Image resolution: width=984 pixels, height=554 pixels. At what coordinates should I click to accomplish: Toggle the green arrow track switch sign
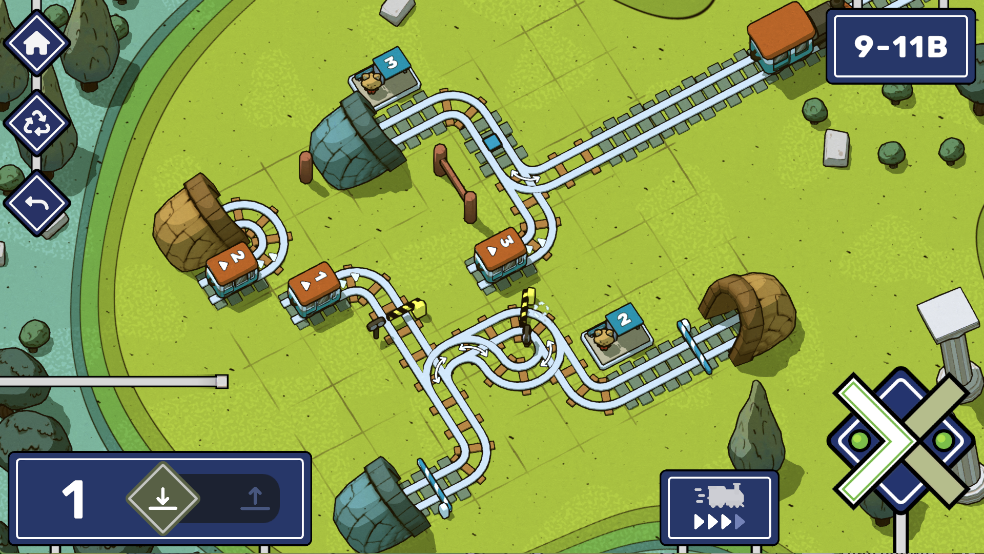point(900,440)
